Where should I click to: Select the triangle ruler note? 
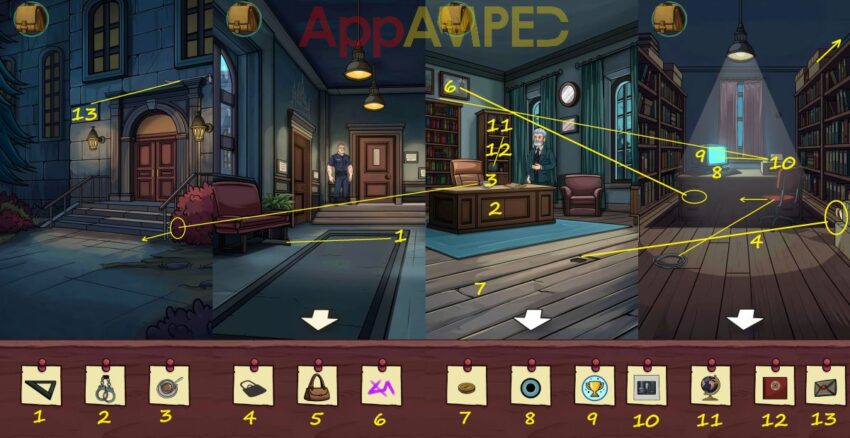tap(40, 384)
